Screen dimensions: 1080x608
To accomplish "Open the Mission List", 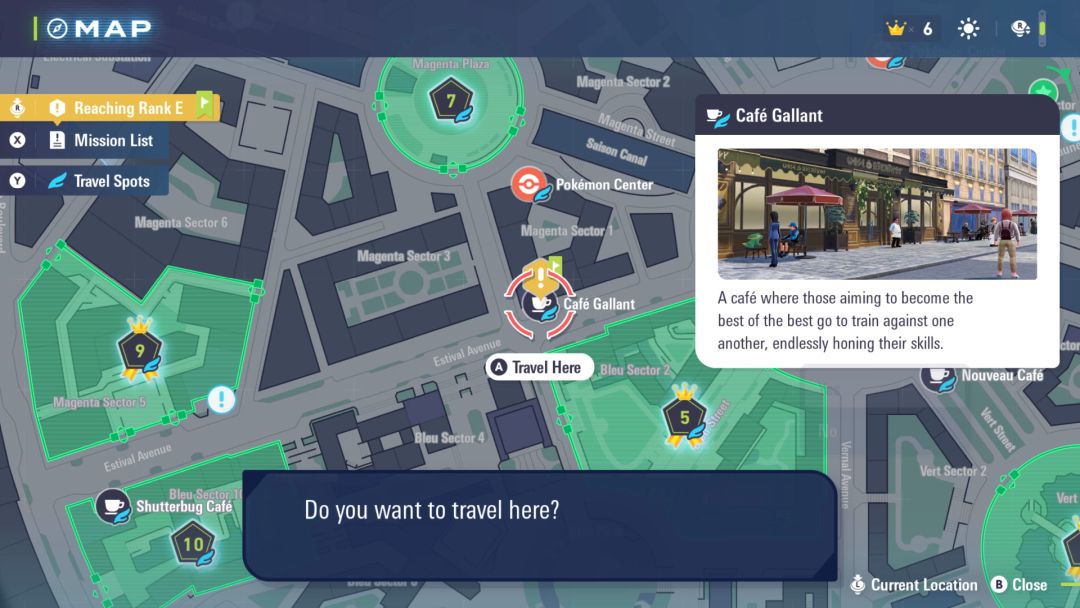I will [101, 141].
